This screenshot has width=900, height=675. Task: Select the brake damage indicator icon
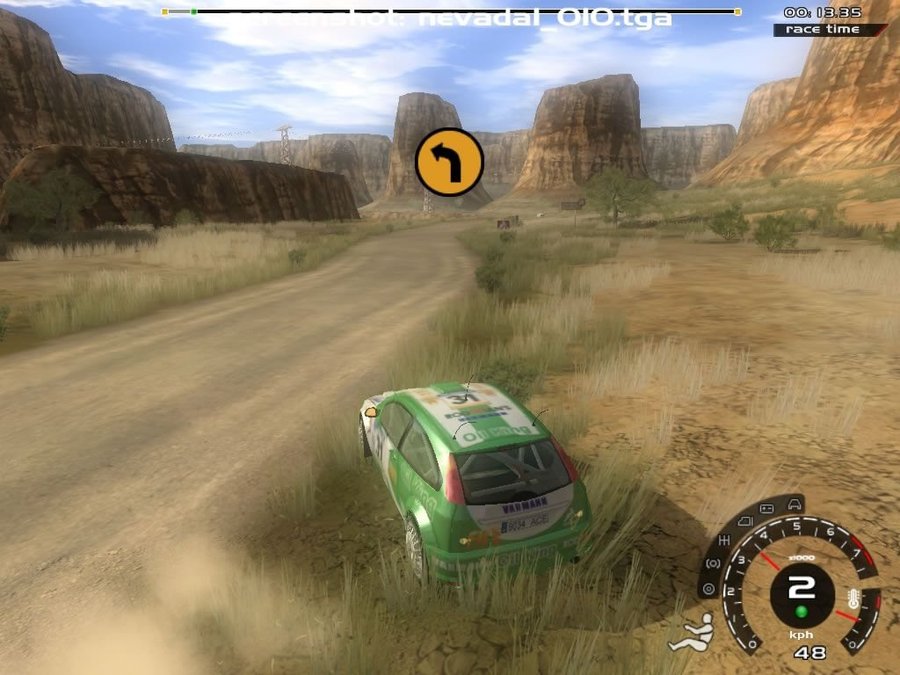tap(713, 563)
